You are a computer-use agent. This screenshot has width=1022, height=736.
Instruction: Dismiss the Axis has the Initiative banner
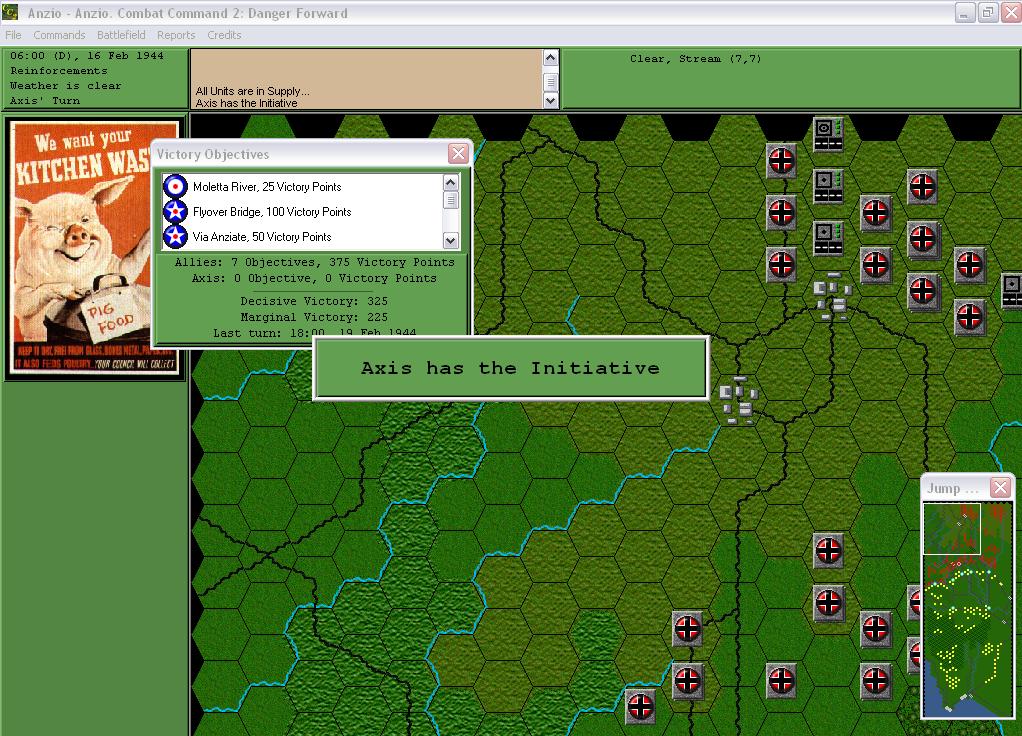[x=510, y=368]
